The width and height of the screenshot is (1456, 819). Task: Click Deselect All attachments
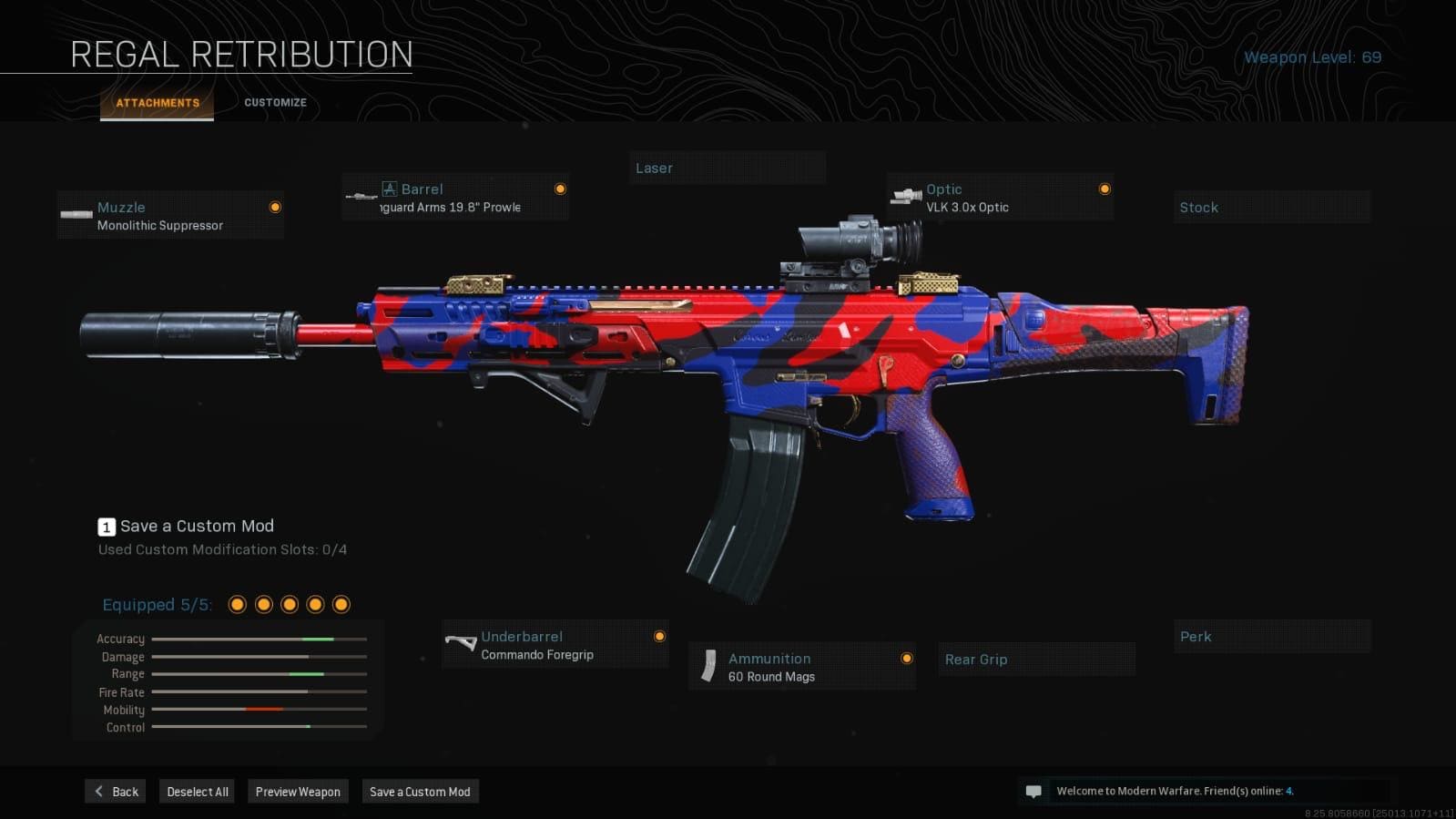pyautogui.click(x=197, y=792)
